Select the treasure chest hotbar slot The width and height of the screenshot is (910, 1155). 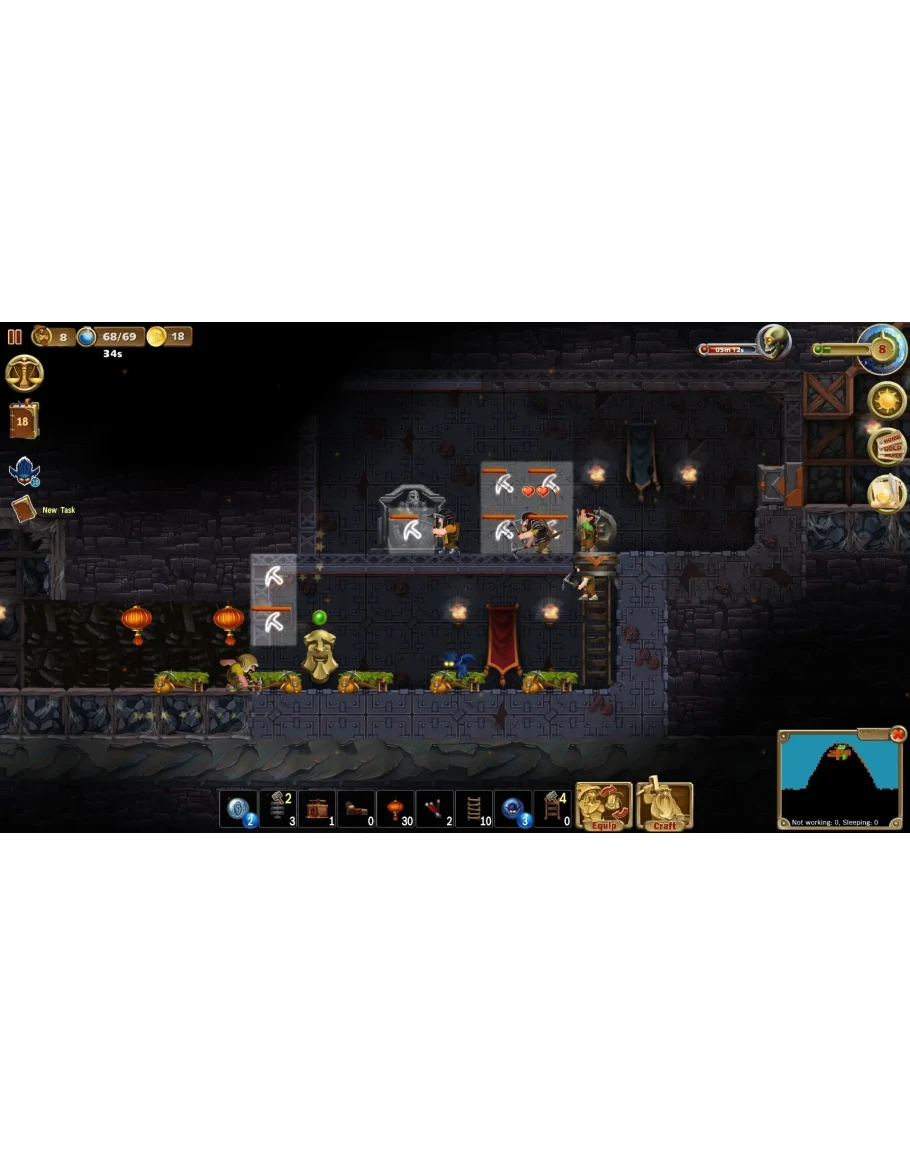point(317,809)
